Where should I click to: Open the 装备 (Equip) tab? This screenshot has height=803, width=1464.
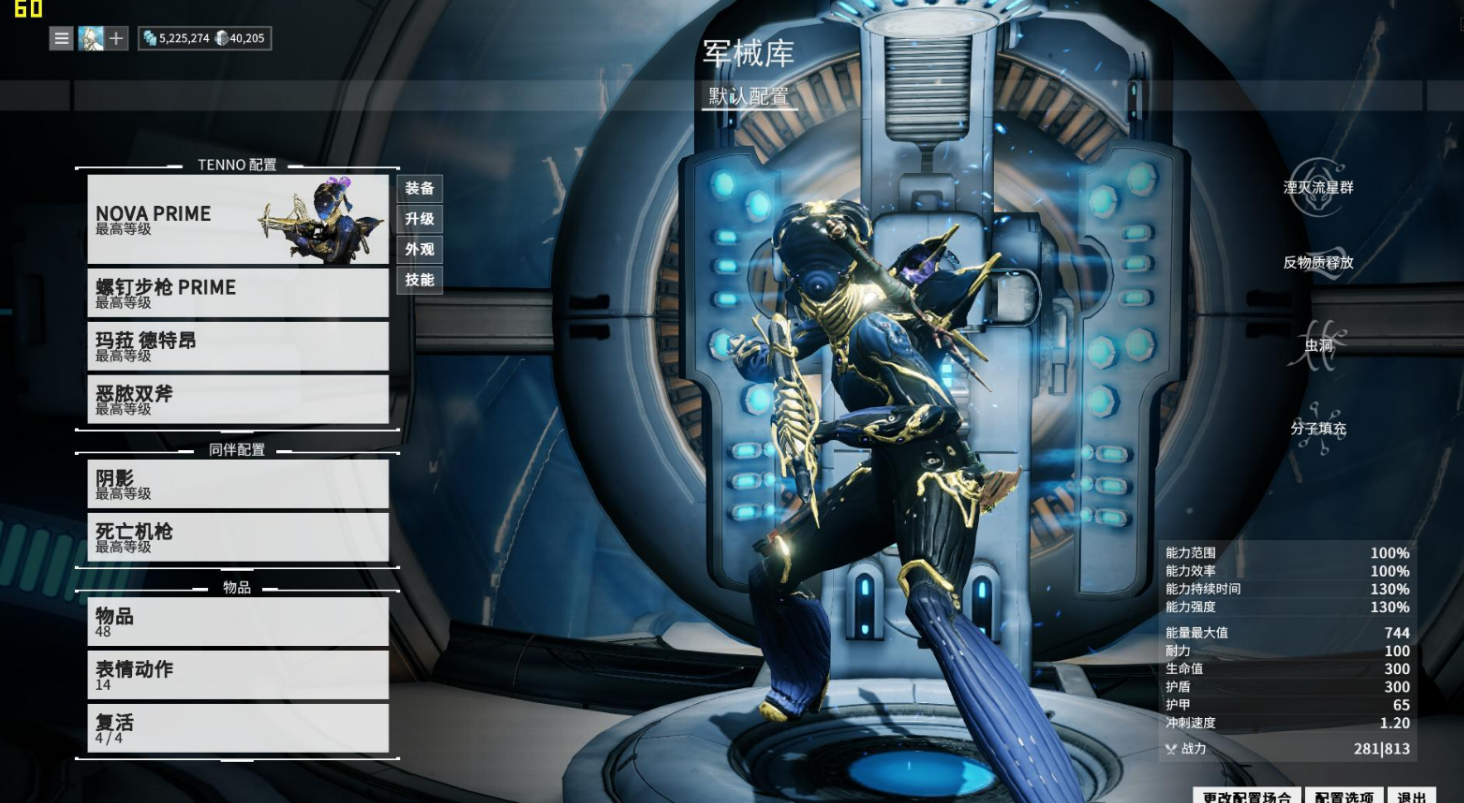pyautogui.click(x=420, y=188)
